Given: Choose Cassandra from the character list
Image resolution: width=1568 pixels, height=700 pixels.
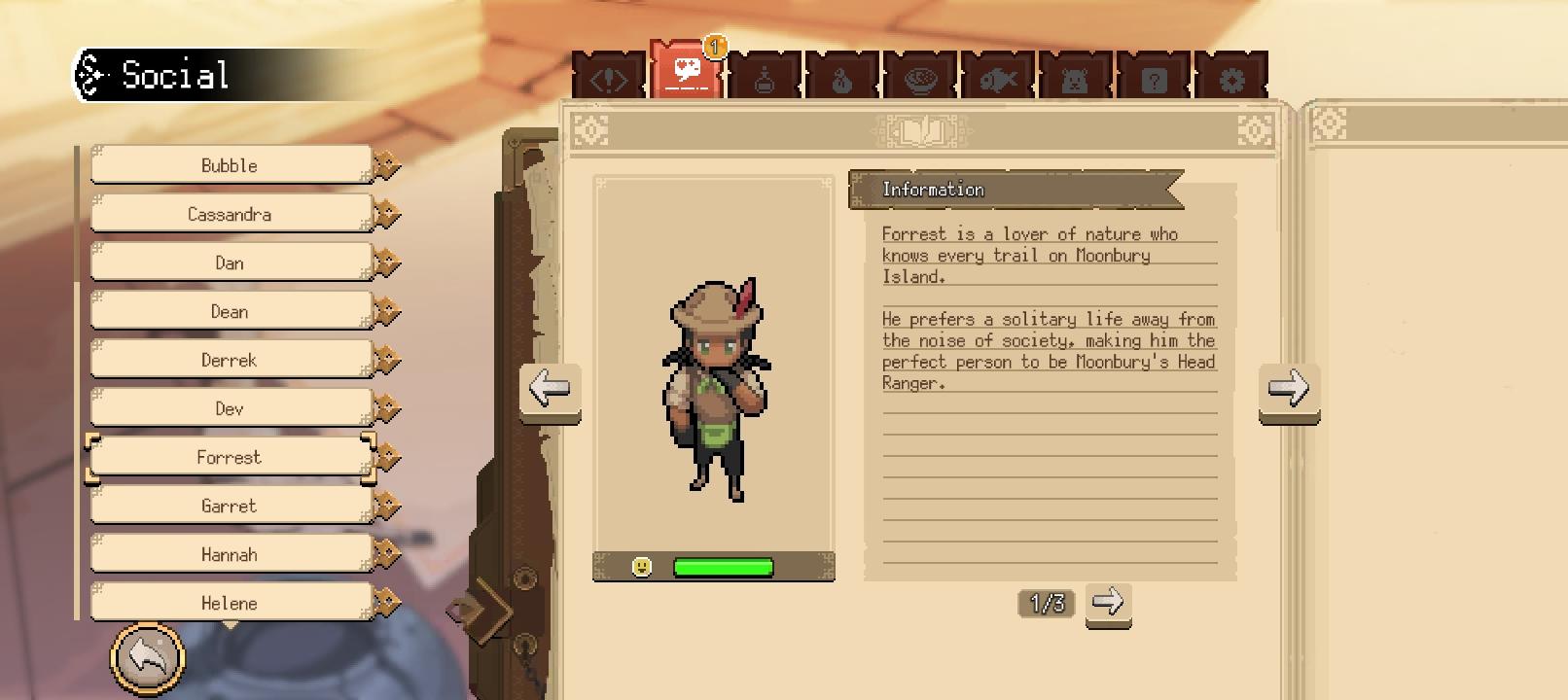Looking at the screenshot, I should pyautogui.click(x=231, y=214).
